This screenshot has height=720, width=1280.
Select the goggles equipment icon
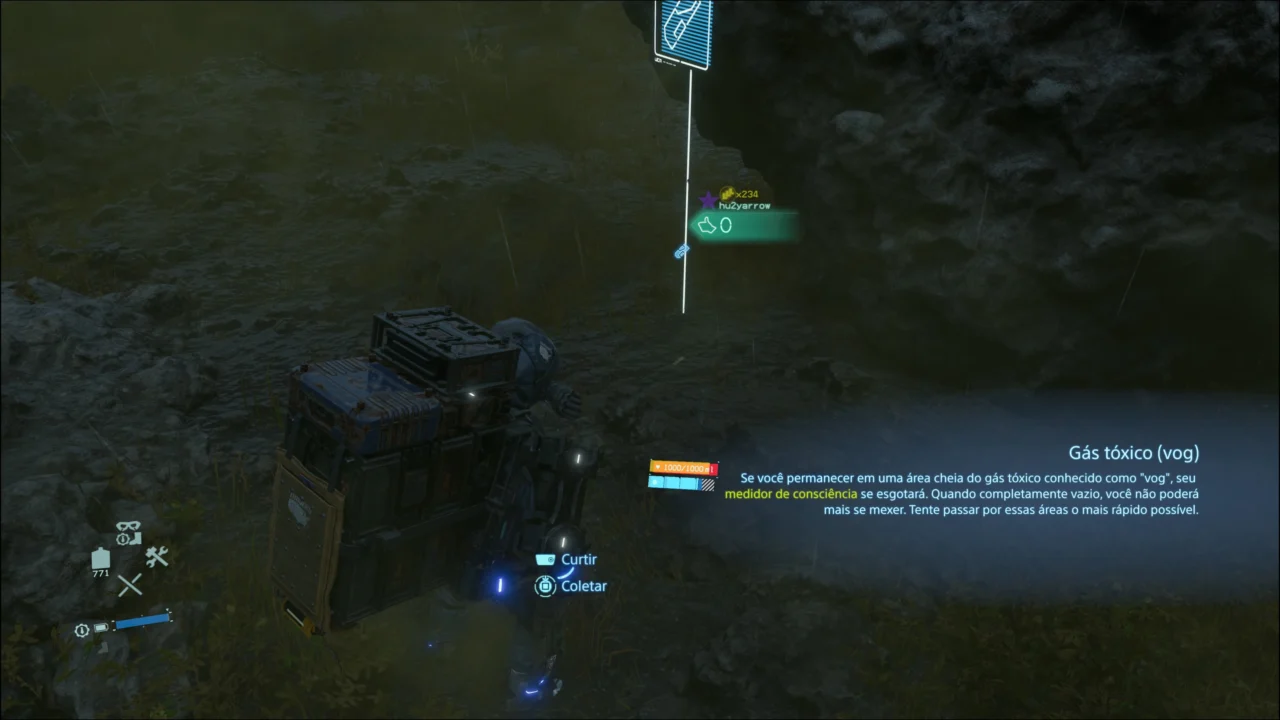coord(128,526)
